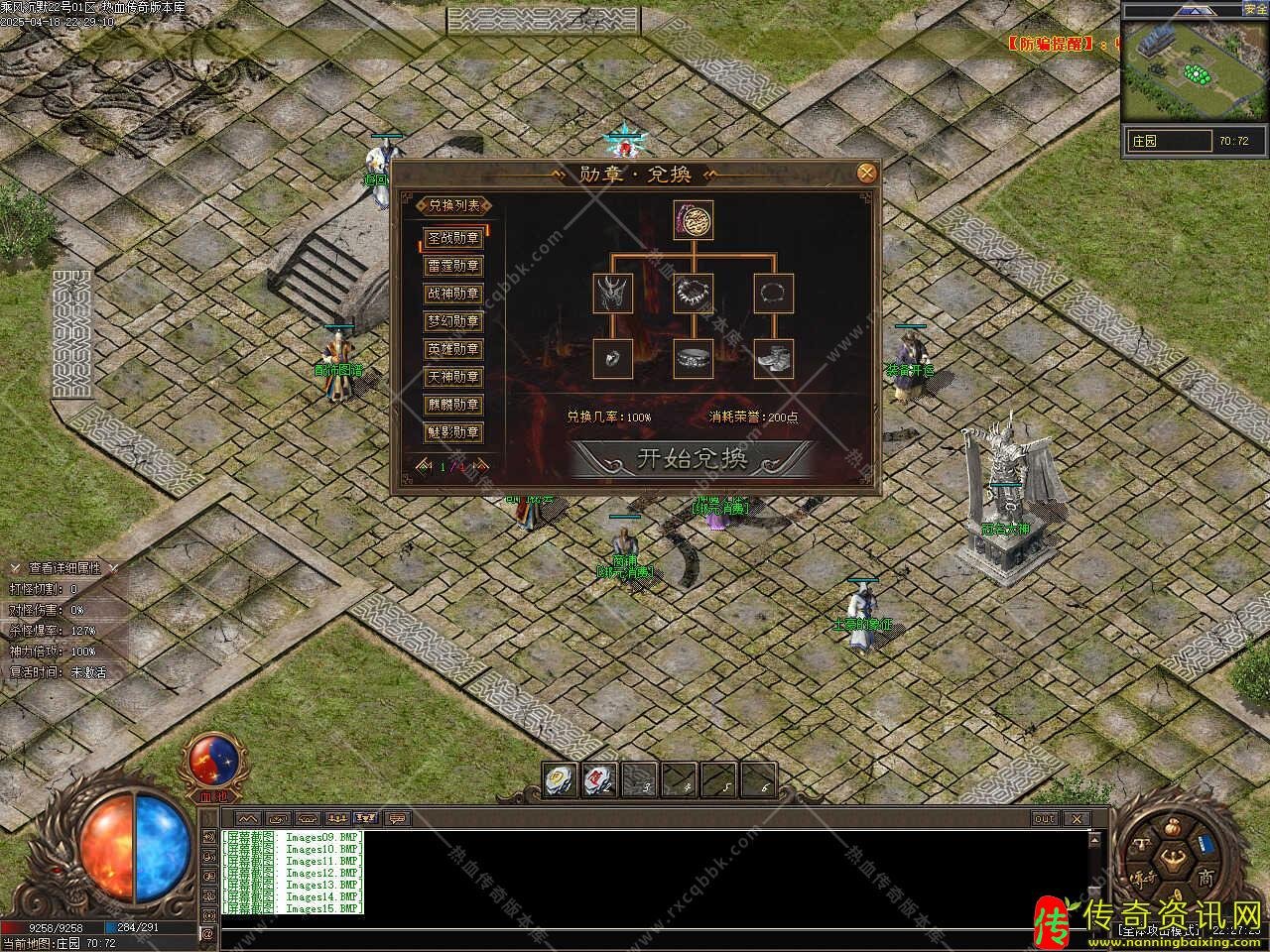Select 圣战勋章 in the exchange list
The width and height of the screenshot is (1270, 952).
[x=452, y=239]
